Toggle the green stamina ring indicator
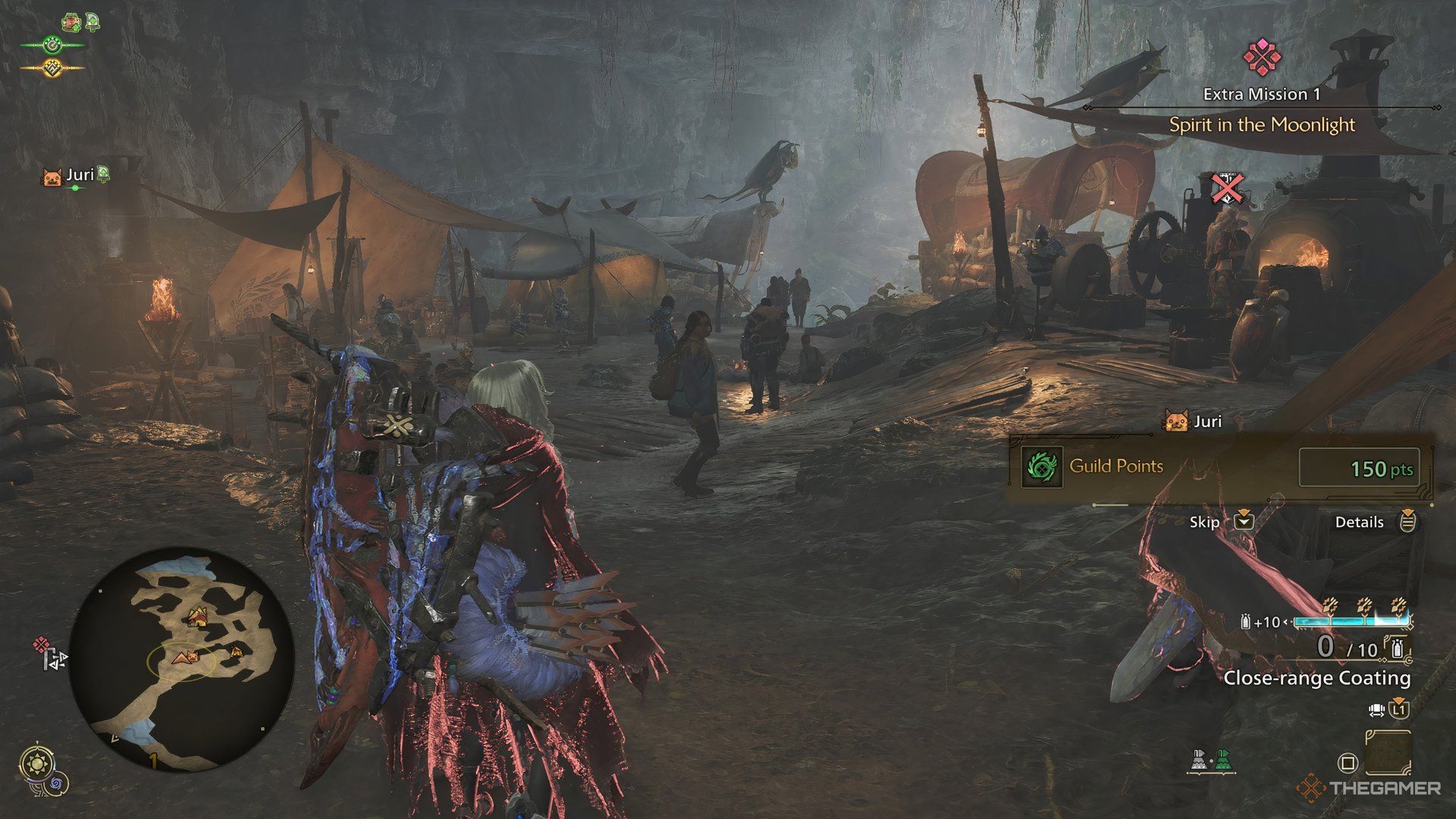 tap(52, 45)
